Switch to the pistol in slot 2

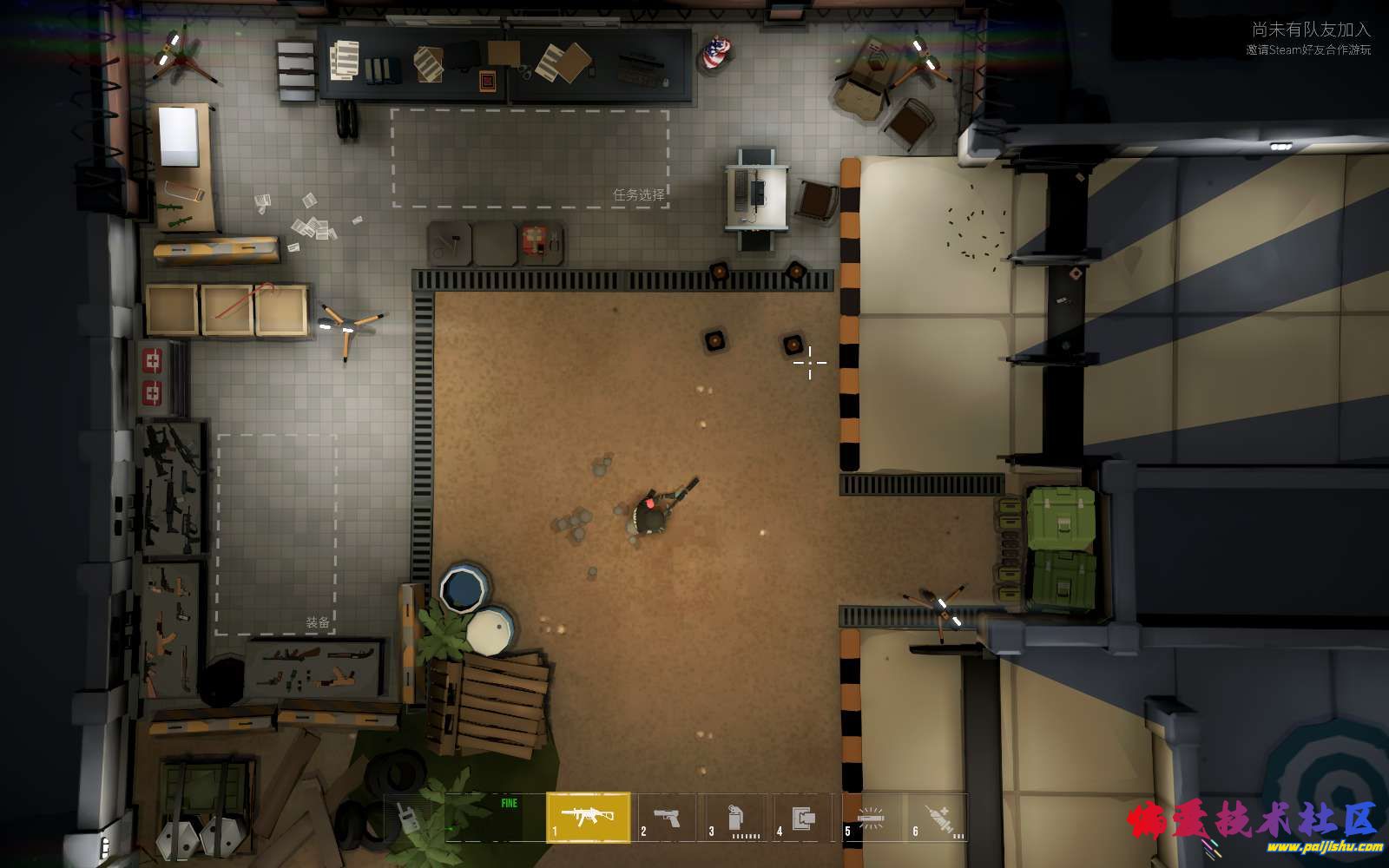667,818
